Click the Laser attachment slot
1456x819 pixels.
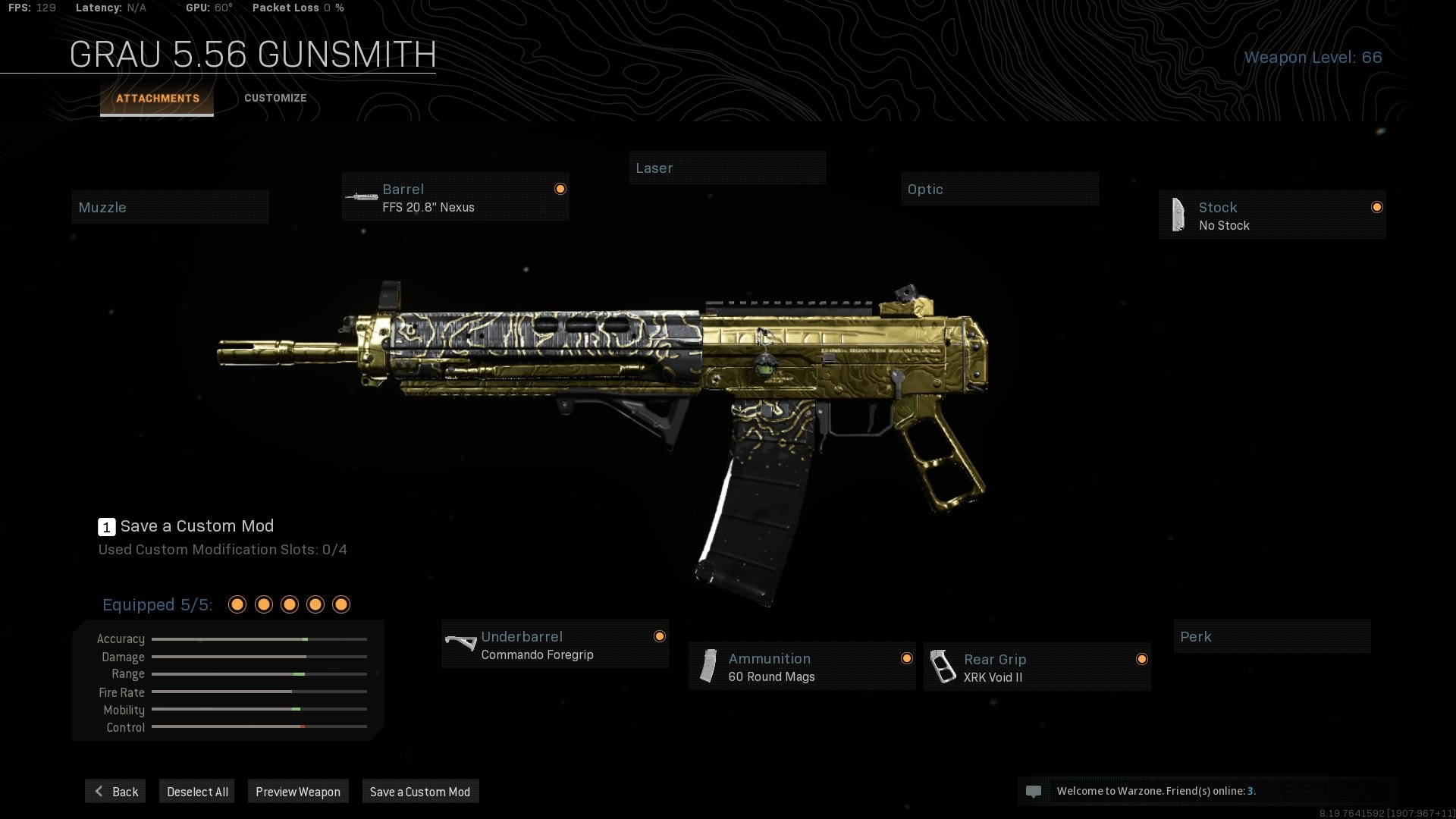[727, 168]
